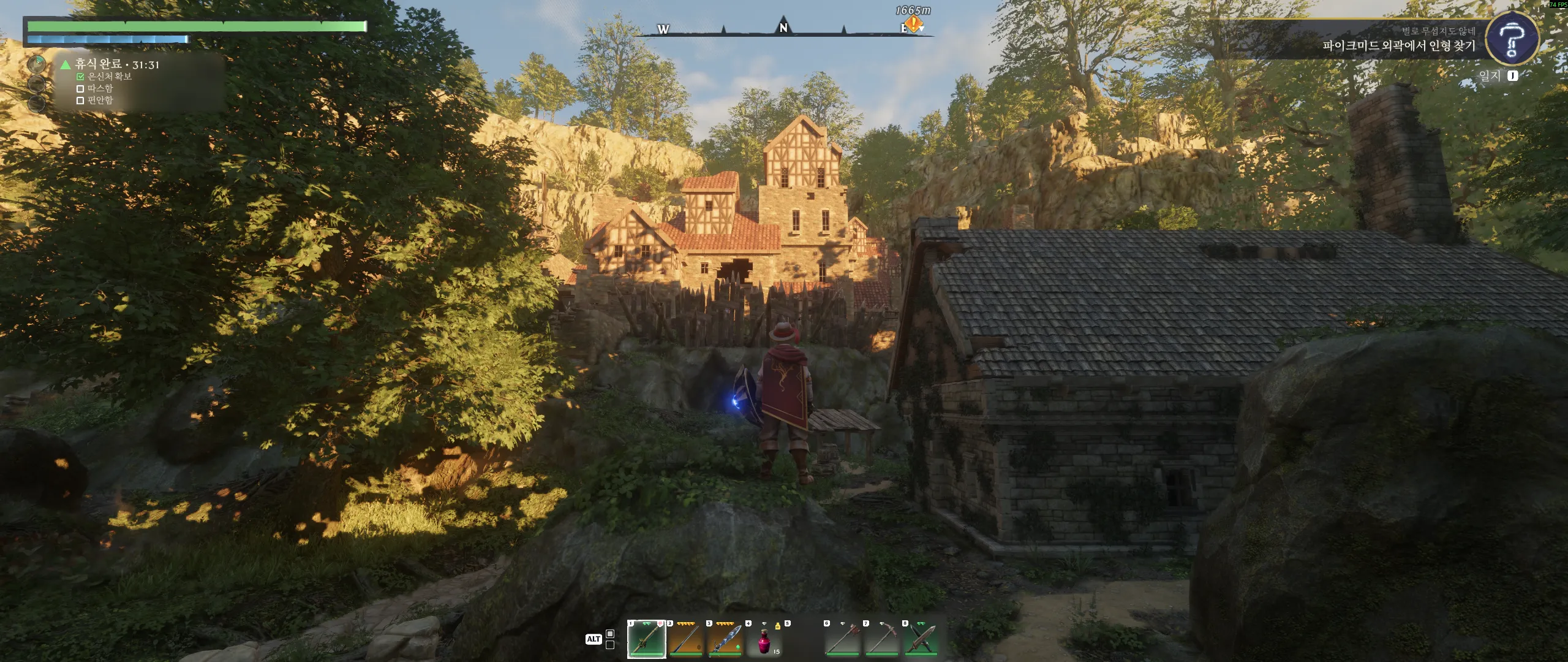1568x662 pixels.
Task: Choose the blue-bladed sword in hotbar slot 3
Action: [x=725, y=639]
